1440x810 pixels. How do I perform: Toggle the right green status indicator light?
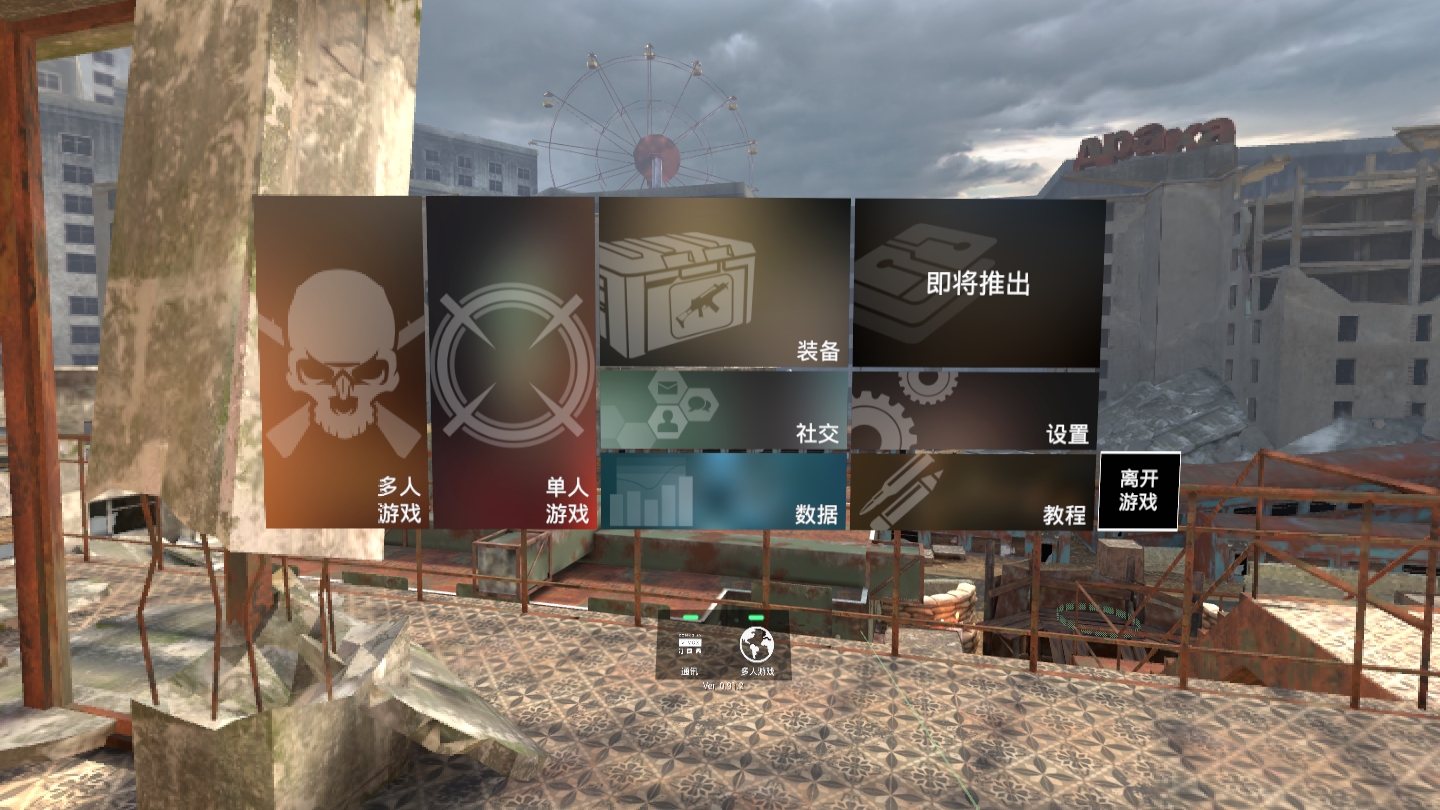[757, 619]
